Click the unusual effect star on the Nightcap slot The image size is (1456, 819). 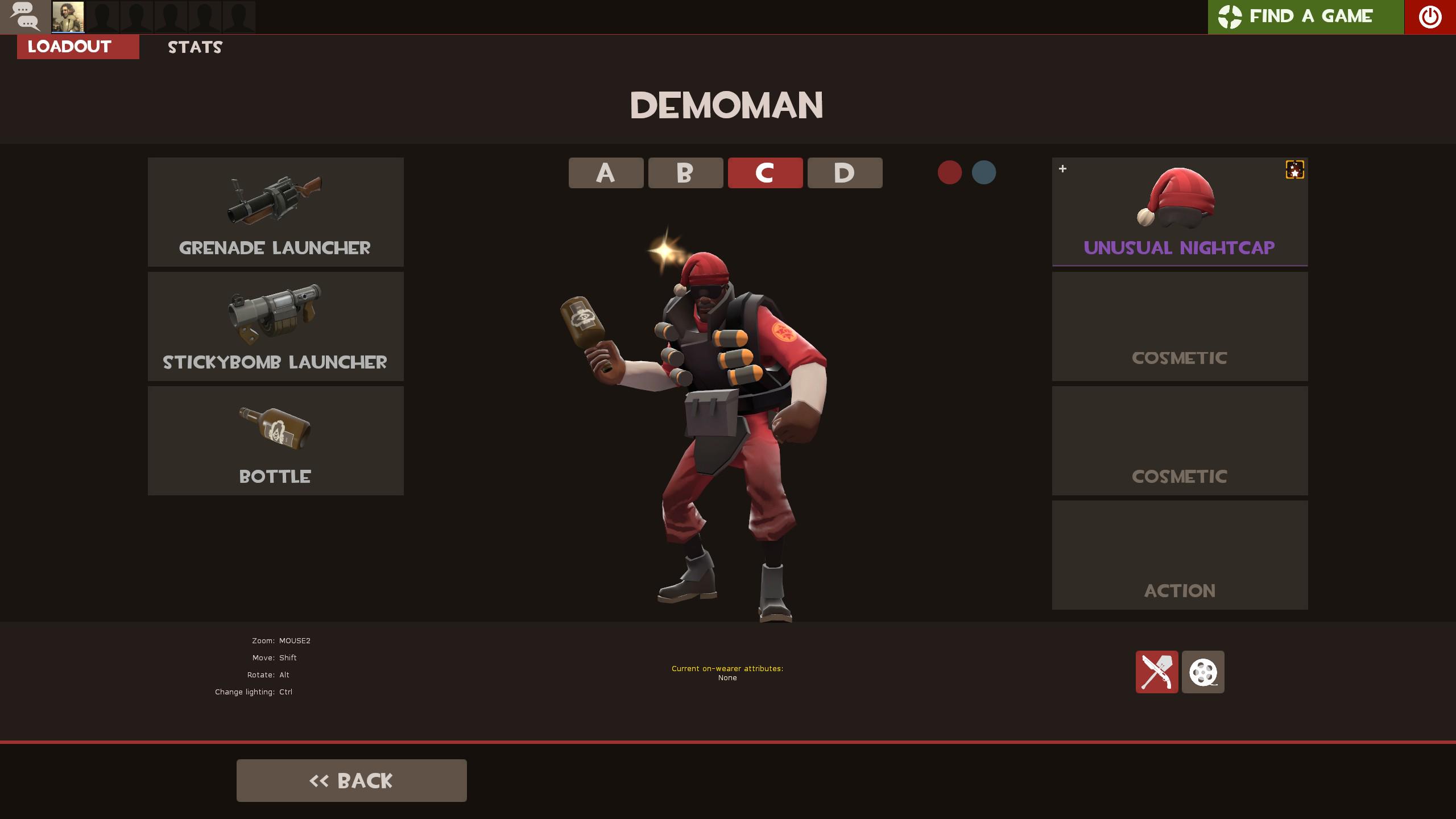pos(1295,169)
